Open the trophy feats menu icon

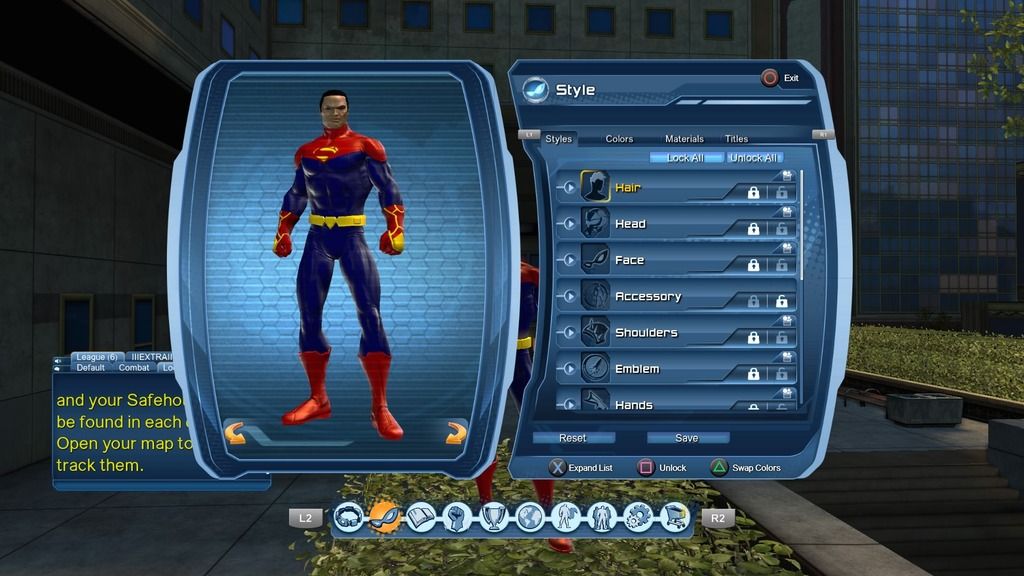493,517
